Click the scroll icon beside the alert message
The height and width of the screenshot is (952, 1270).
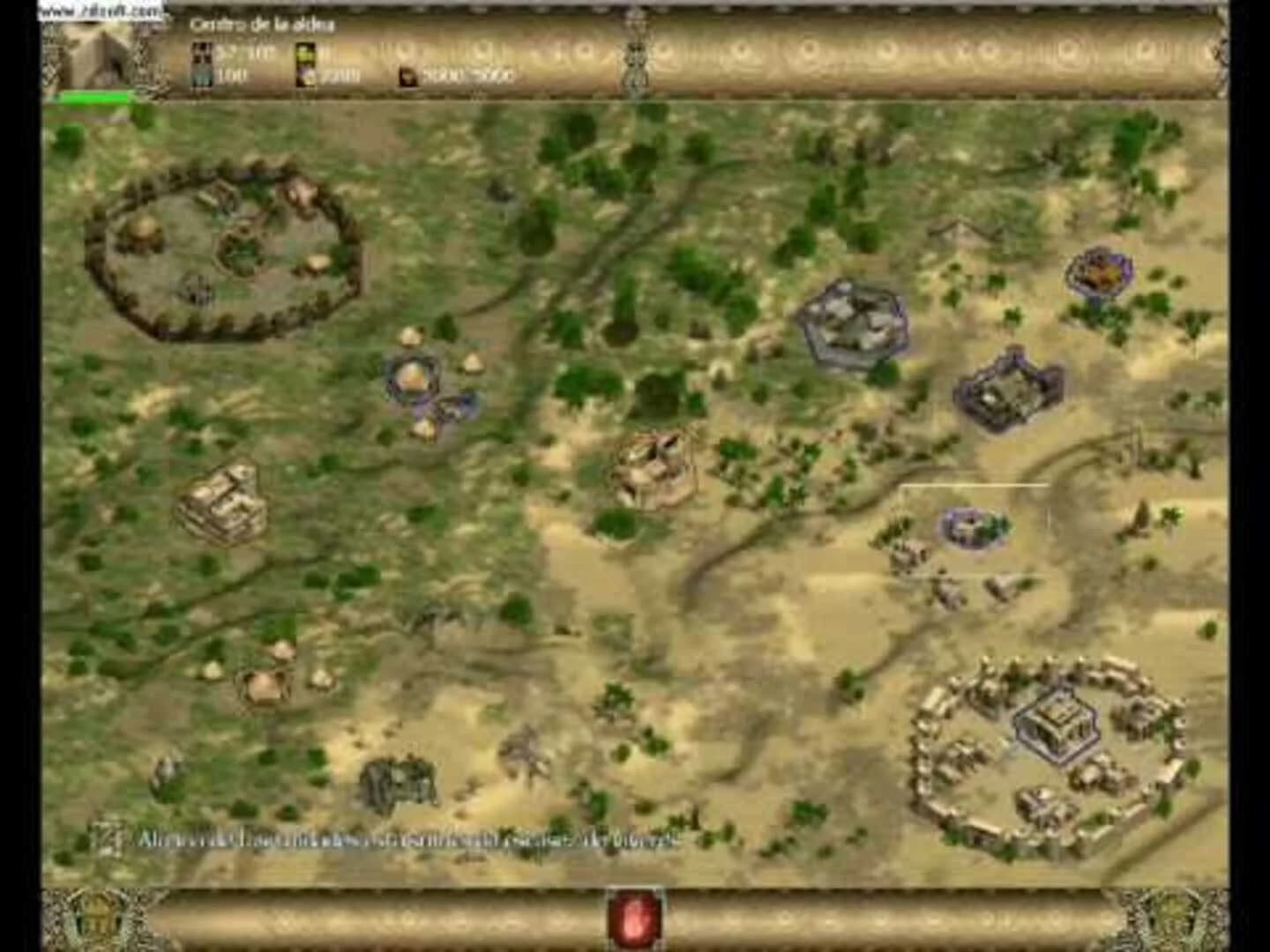coord(109,837)
